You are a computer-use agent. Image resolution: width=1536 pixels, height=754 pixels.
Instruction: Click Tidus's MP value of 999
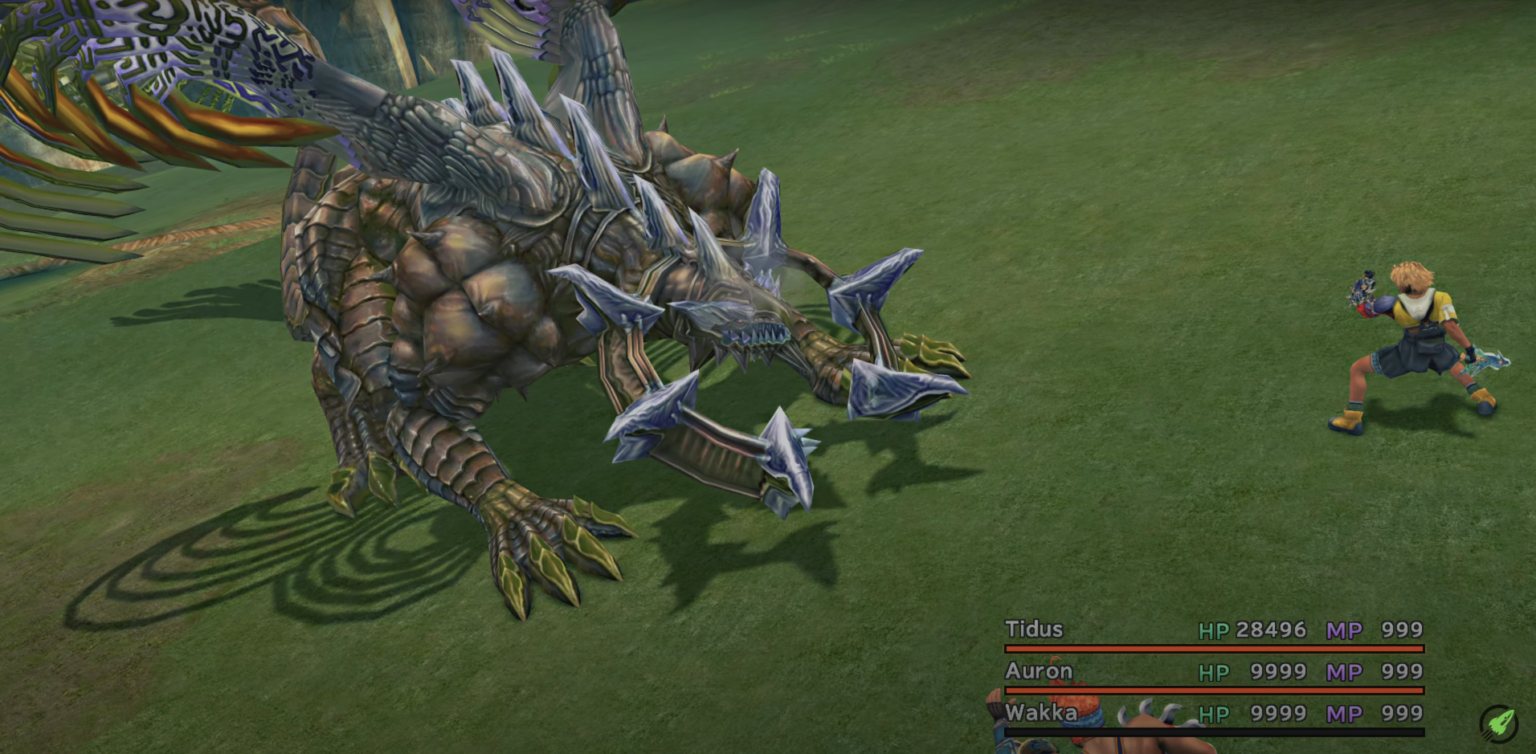pyautogui.click(x=1400, y=630)
